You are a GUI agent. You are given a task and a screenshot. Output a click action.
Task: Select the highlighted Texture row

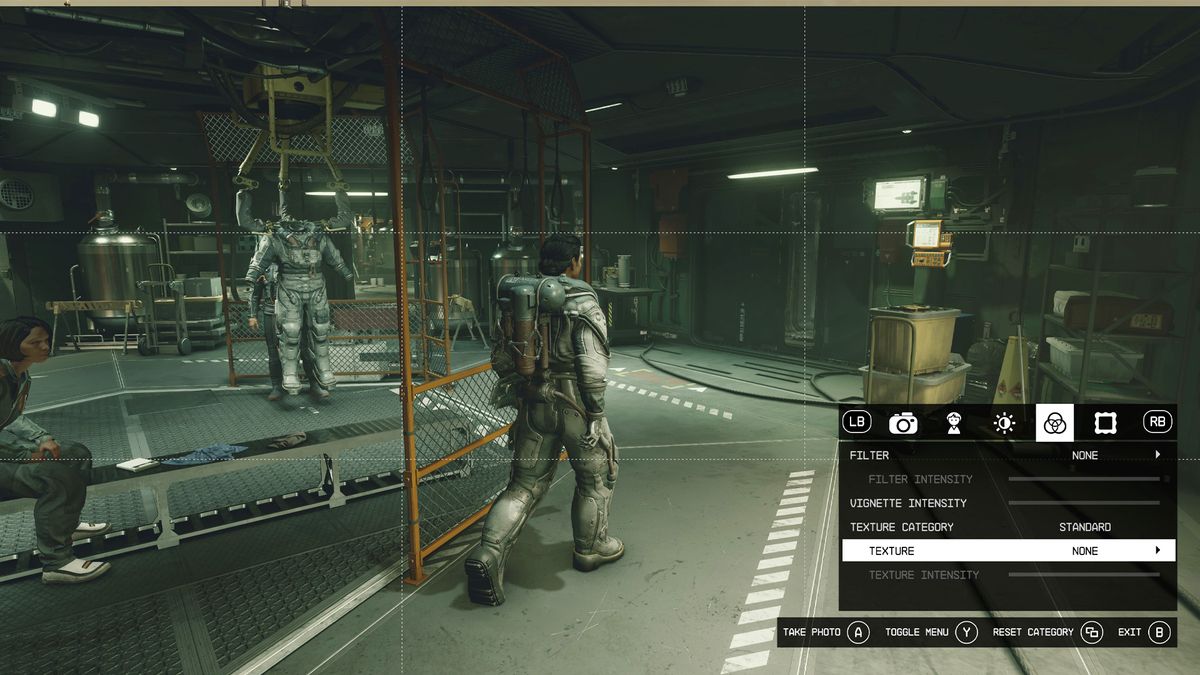(x=1008, y=551)
